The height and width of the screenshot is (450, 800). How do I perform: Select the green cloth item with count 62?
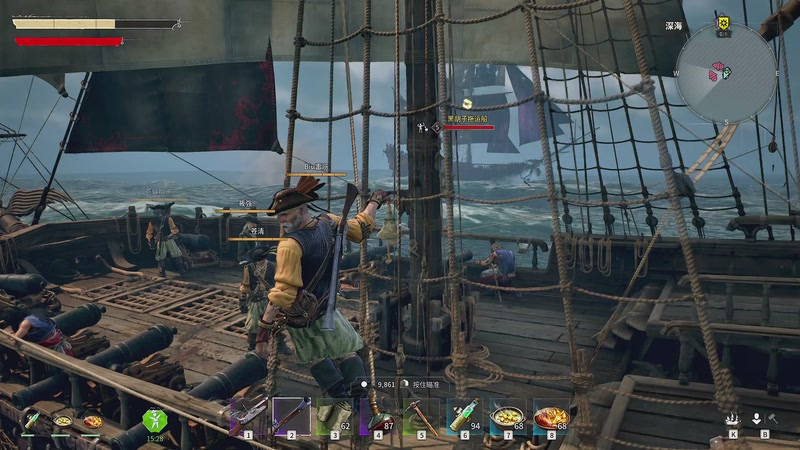pyautogui.click(x=335, y=414)
